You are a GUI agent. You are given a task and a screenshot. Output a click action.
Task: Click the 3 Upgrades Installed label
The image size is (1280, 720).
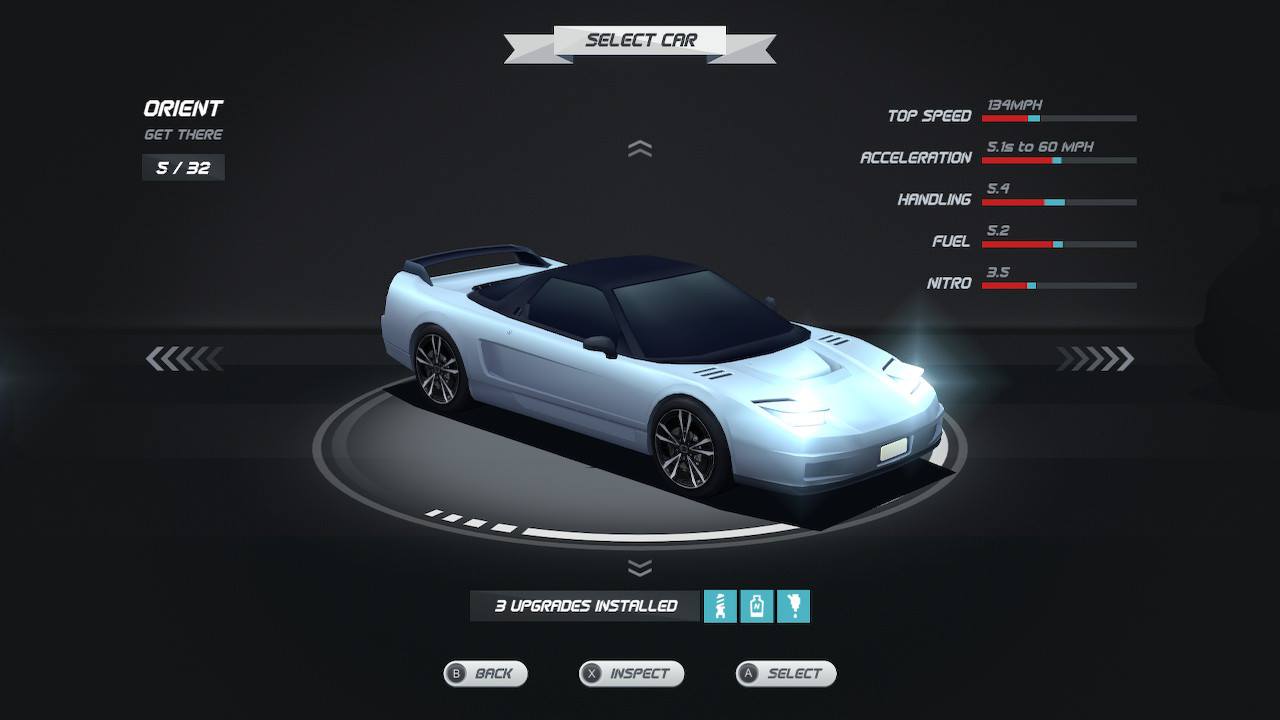click(x=586, y=606)
